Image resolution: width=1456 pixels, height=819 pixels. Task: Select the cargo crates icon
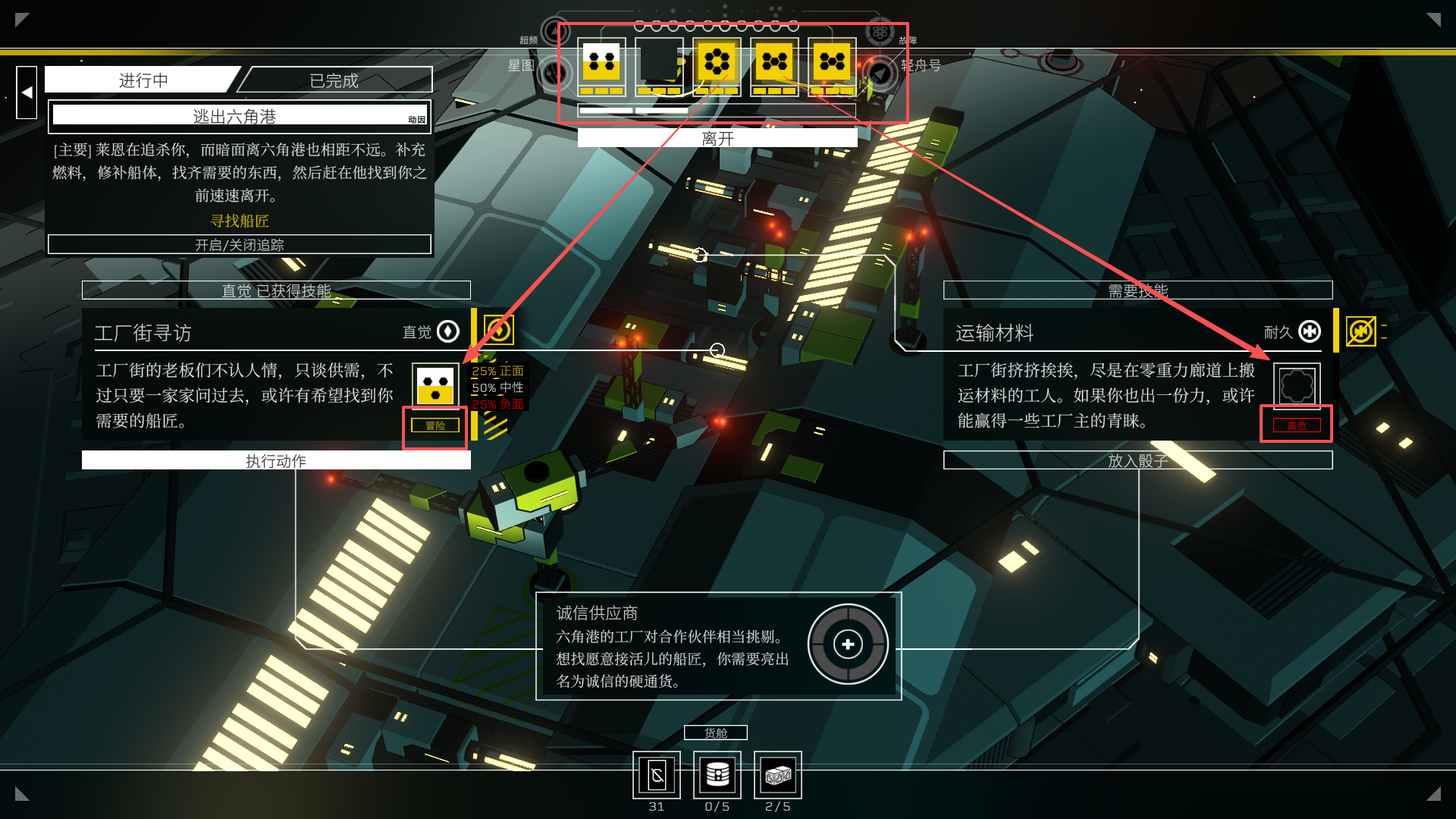[778, 775]
